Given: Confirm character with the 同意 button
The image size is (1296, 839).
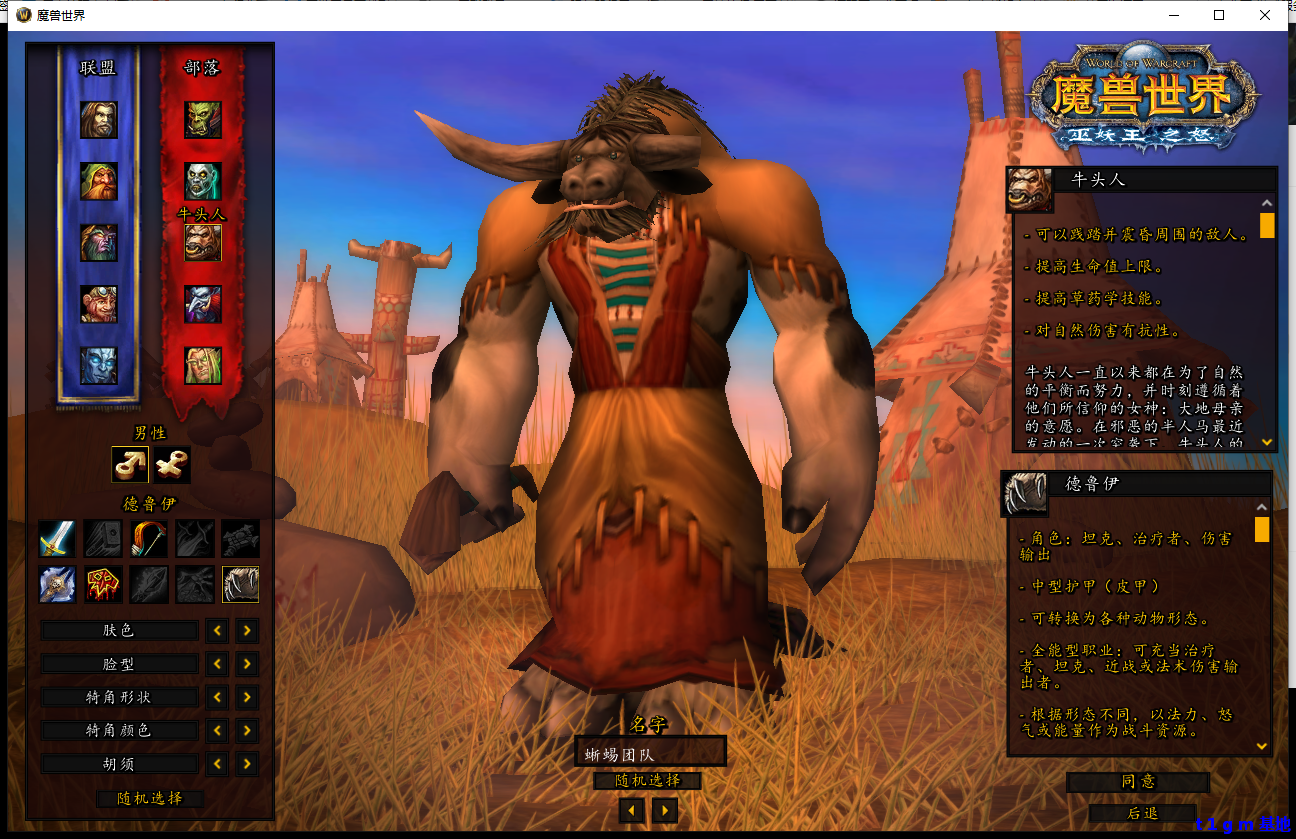Looking at the screenshot, I should point(1138,782).
